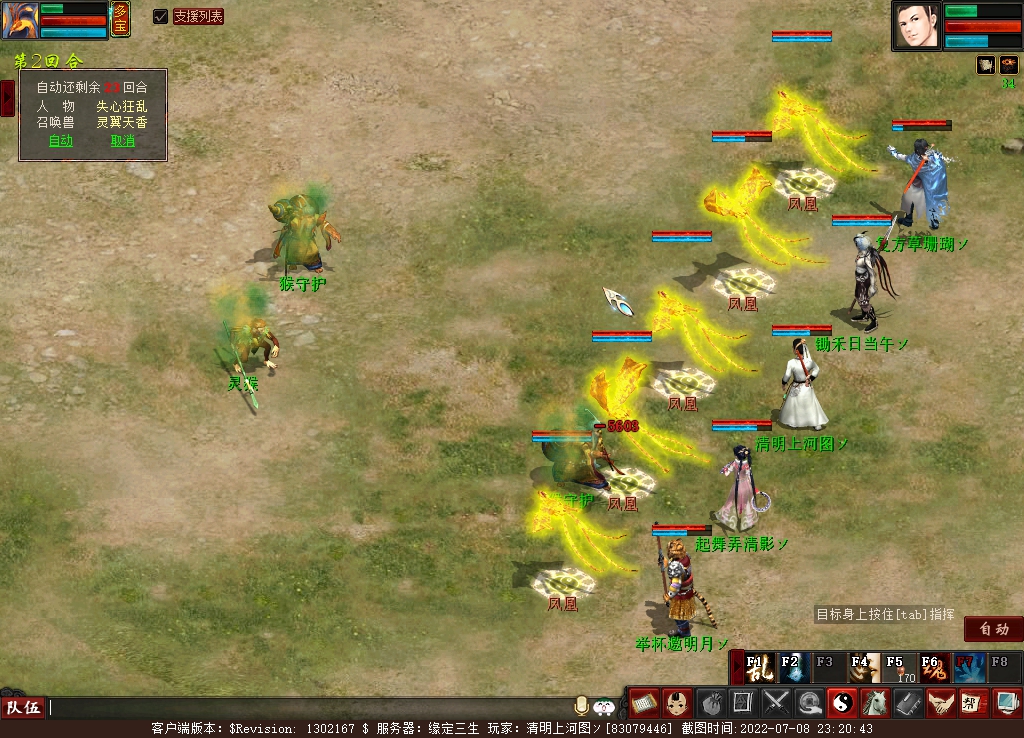The image size is (1024, 738).
Task: Open the 支援列表 support list
Action: pos(198,16)
